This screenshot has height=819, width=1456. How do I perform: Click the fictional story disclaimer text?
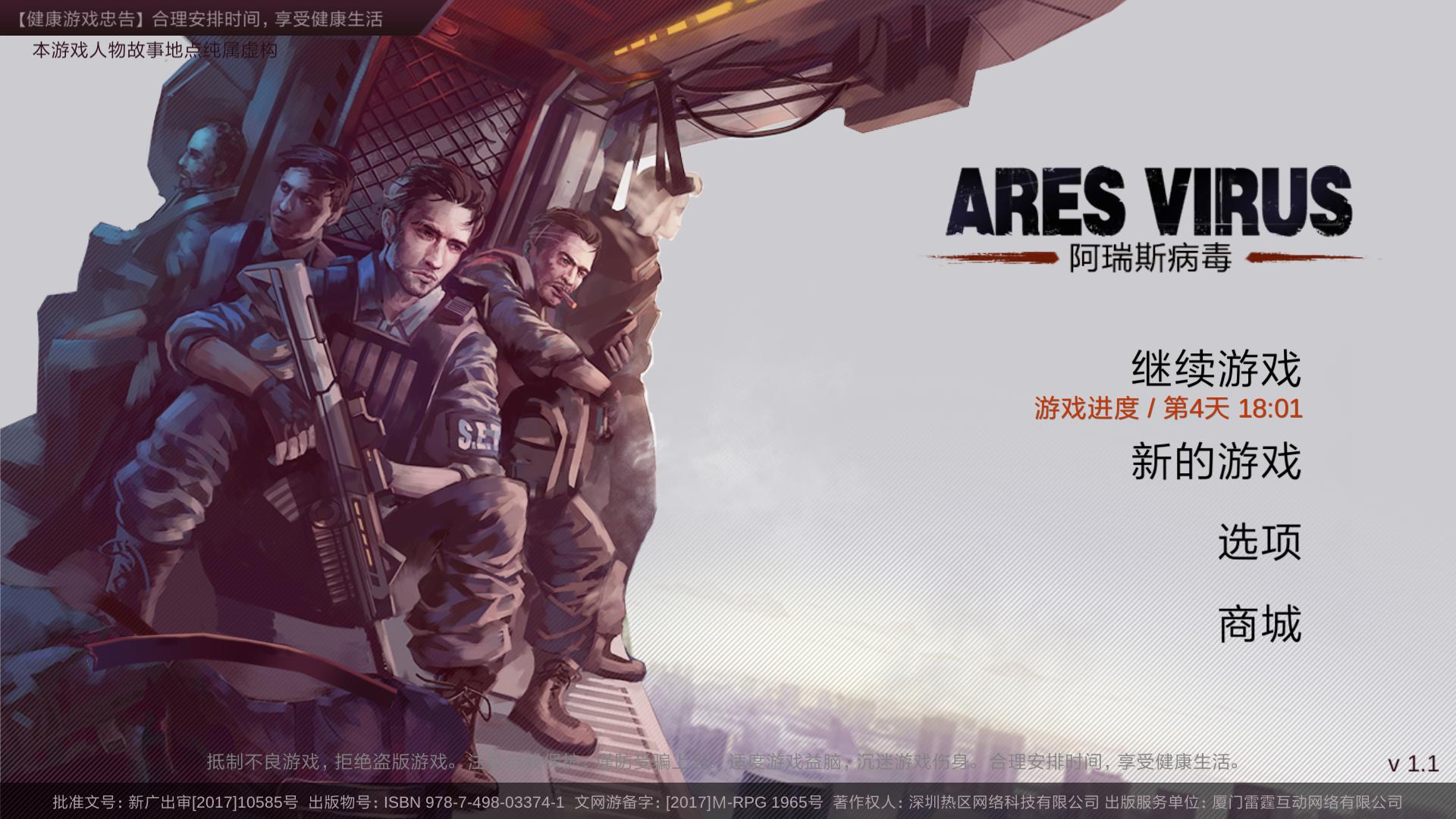click(153, 50)
